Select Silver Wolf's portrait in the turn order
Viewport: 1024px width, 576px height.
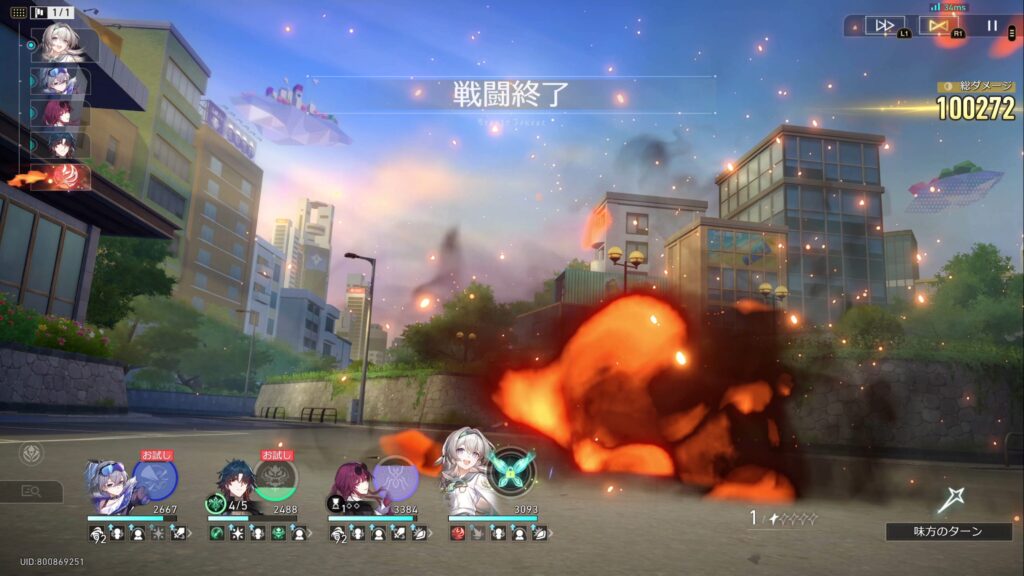(x=62, y=80)
